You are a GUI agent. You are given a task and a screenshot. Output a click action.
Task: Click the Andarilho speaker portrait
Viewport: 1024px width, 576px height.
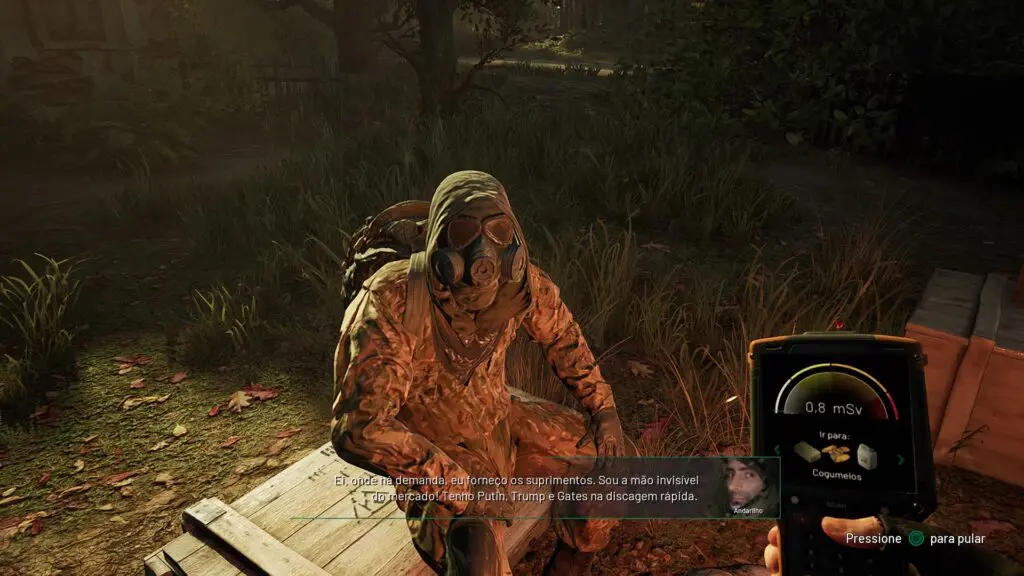point(748,485)
